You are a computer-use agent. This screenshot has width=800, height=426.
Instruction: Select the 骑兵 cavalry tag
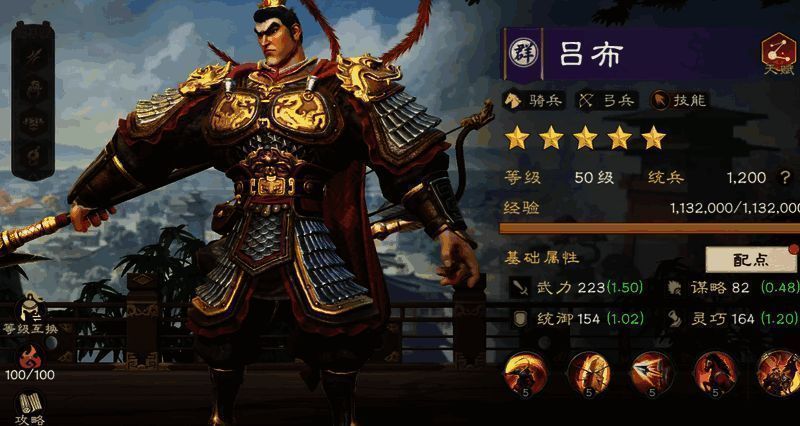click(x=536, y=100)
